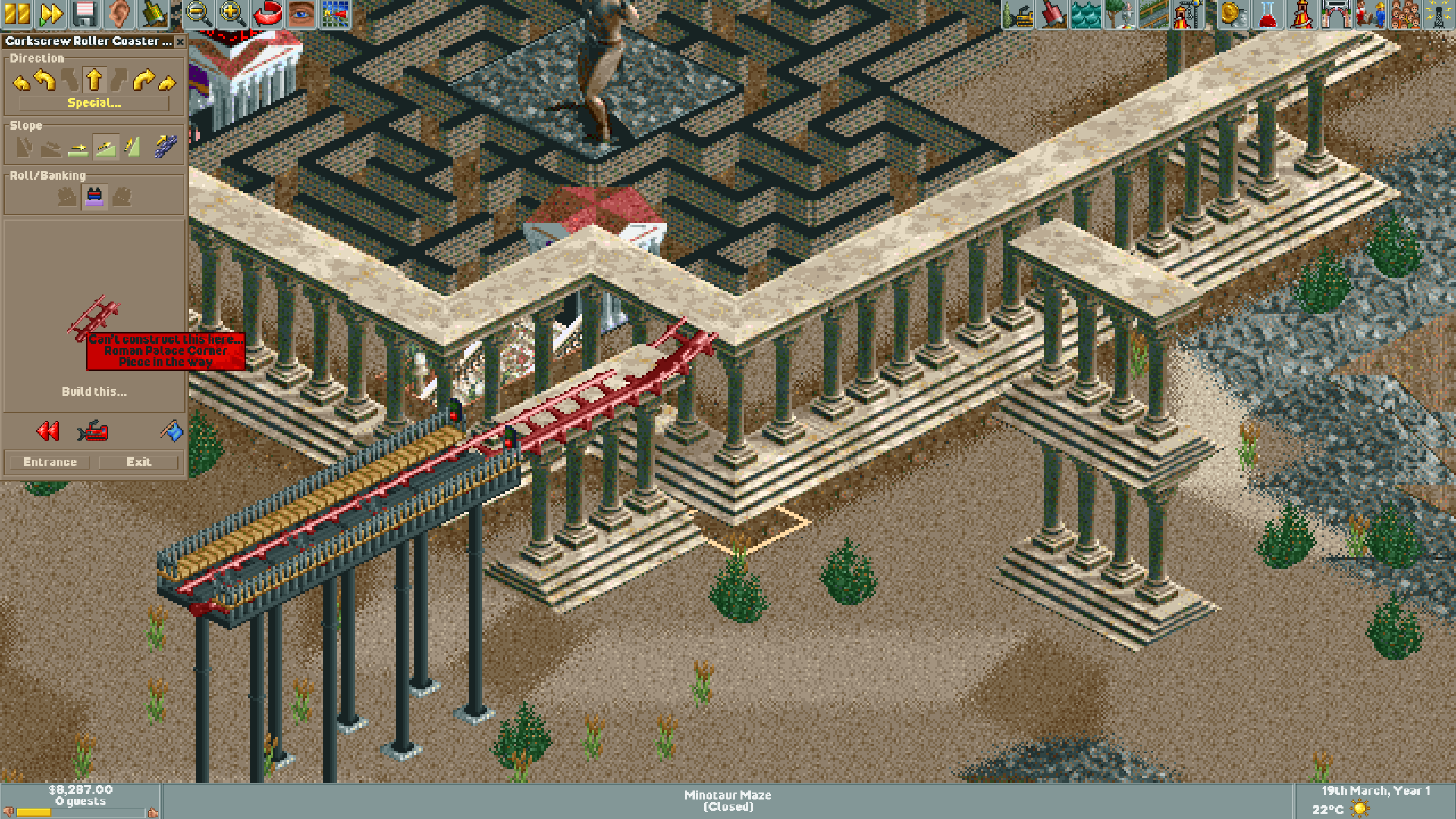Activate Fast Forward mode
Screen dimensions: 1456x819
tap(52, 13)
